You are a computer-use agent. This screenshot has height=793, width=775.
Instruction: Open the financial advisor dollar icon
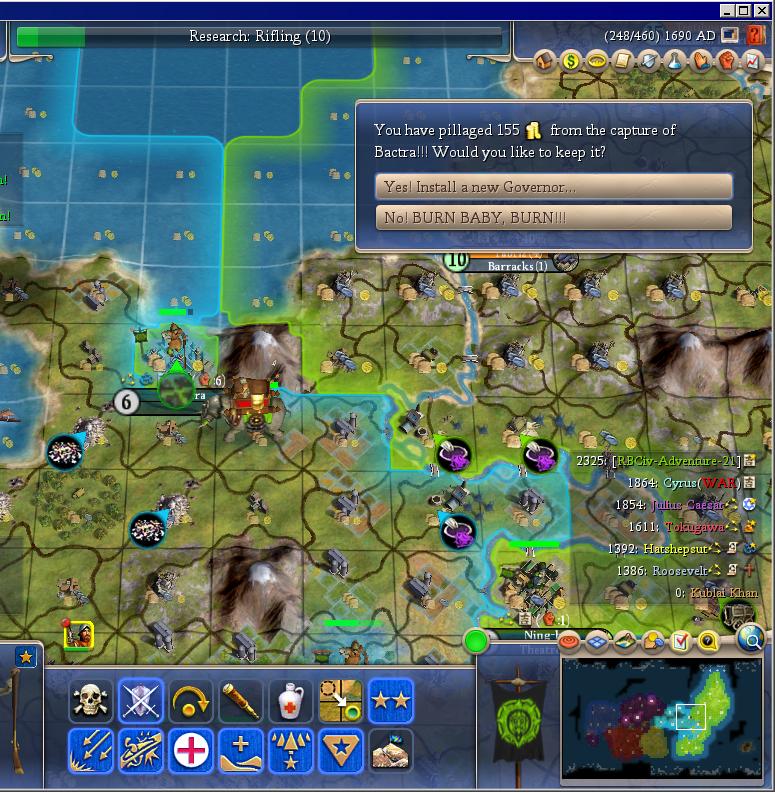tap(571, 61)
